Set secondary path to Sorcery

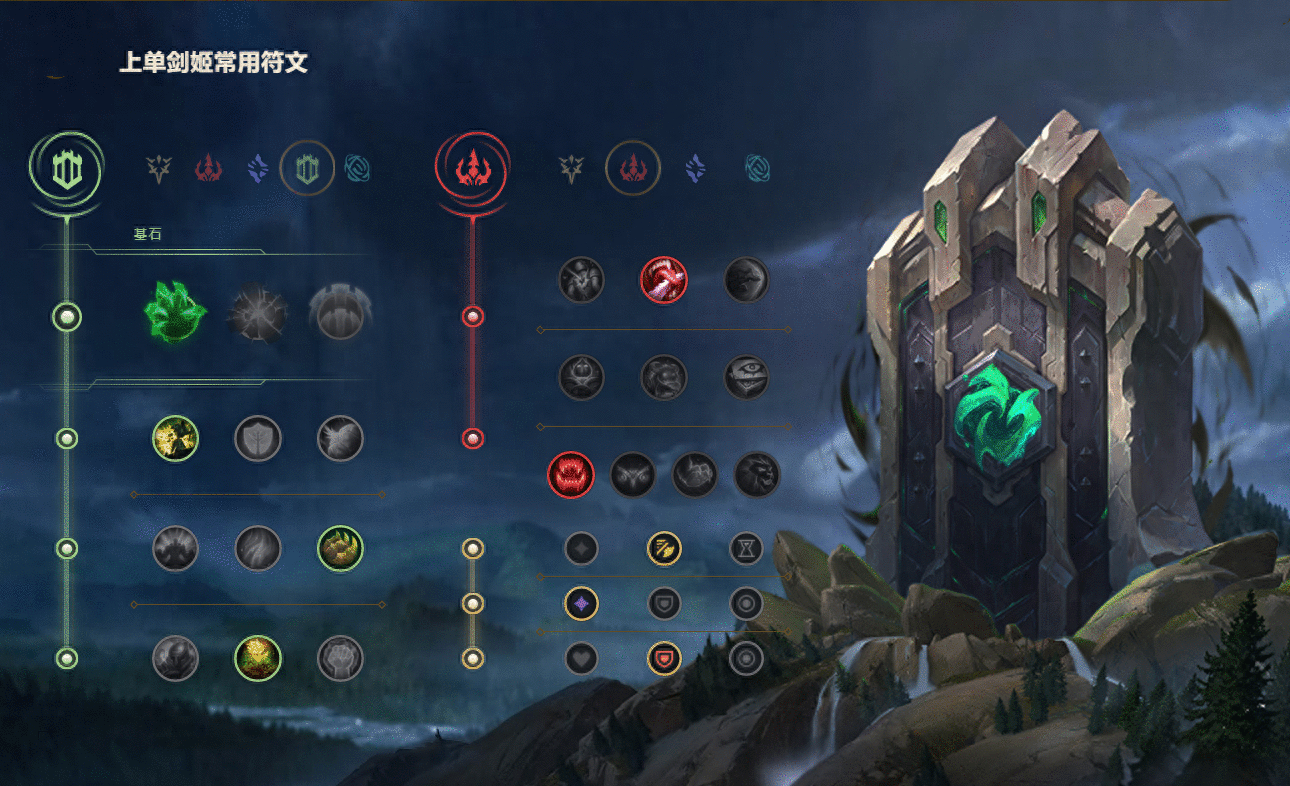pyautogui.click(x=695, y=169)
